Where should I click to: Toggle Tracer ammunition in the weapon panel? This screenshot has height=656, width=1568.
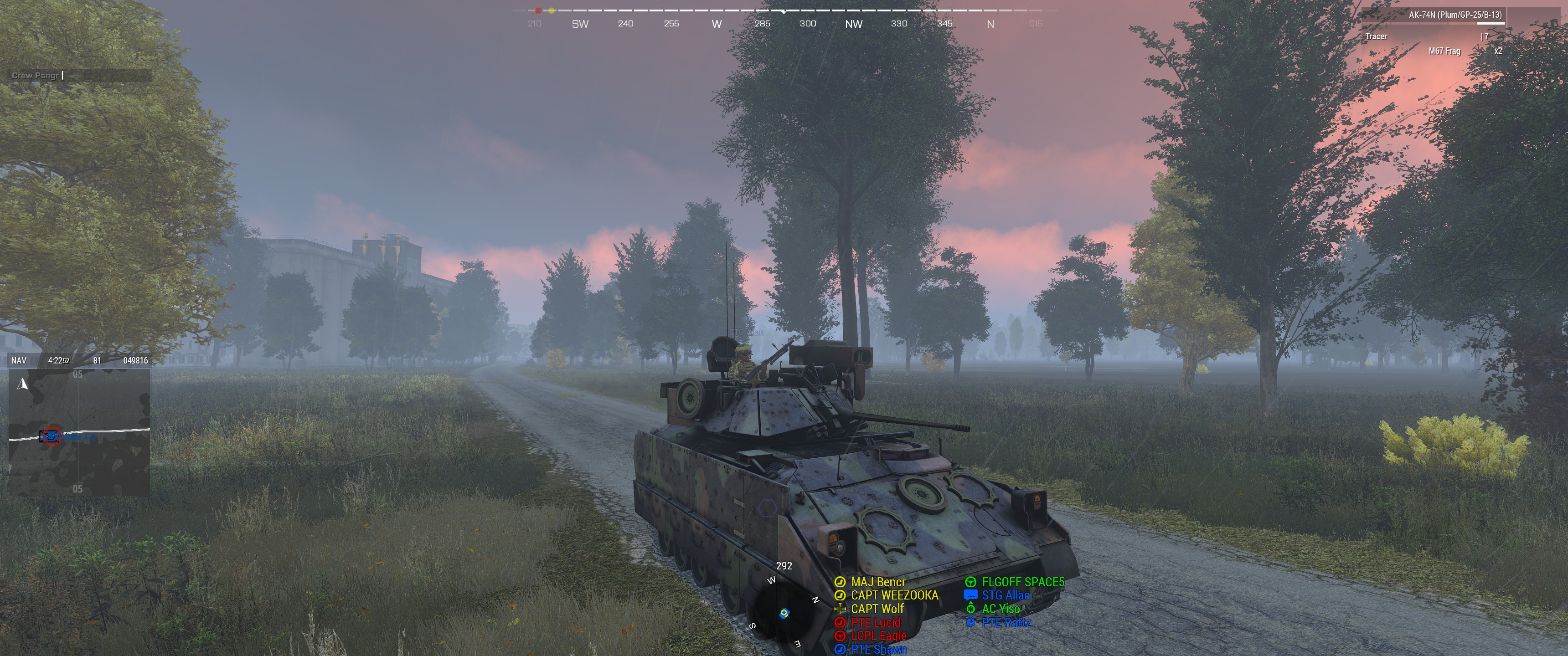(x=1377, y=36)
